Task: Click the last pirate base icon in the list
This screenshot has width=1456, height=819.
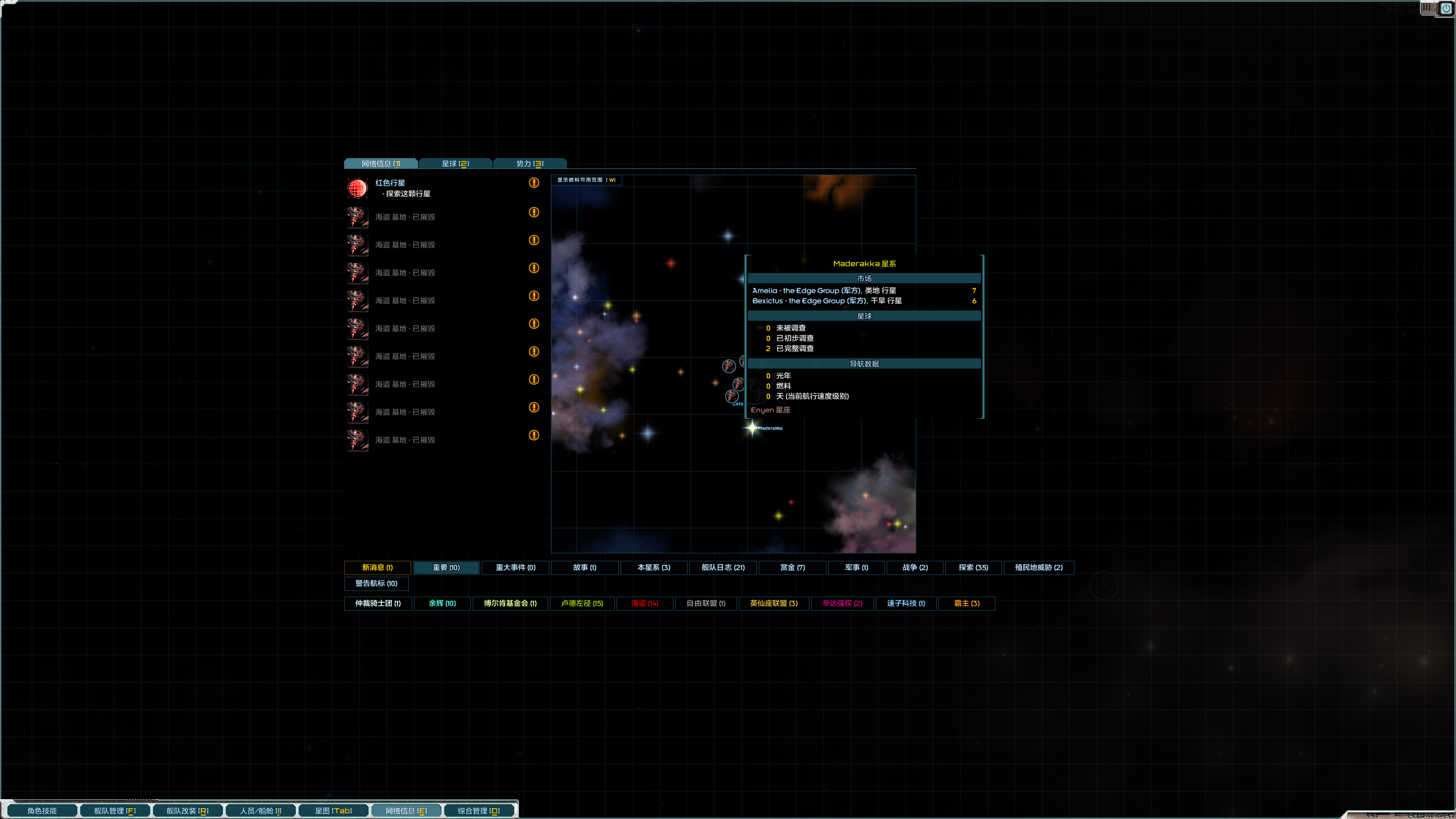Action: pos(357,440)
